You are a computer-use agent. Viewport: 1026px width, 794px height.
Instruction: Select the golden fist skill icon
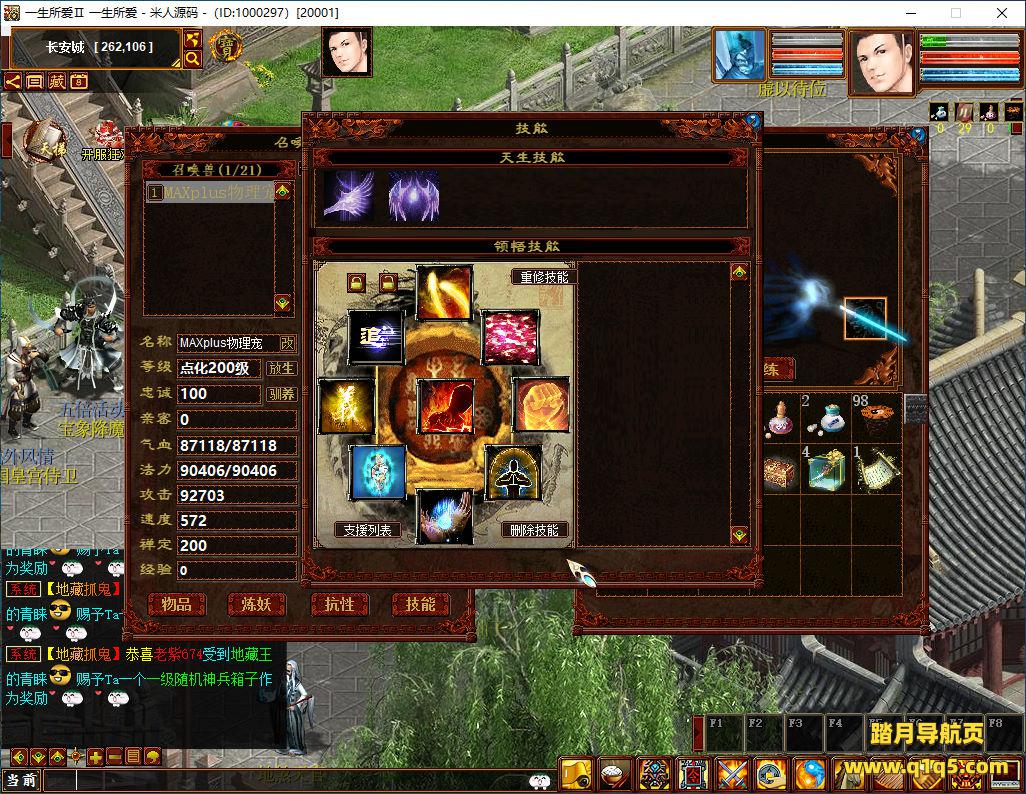pos(542,406)
